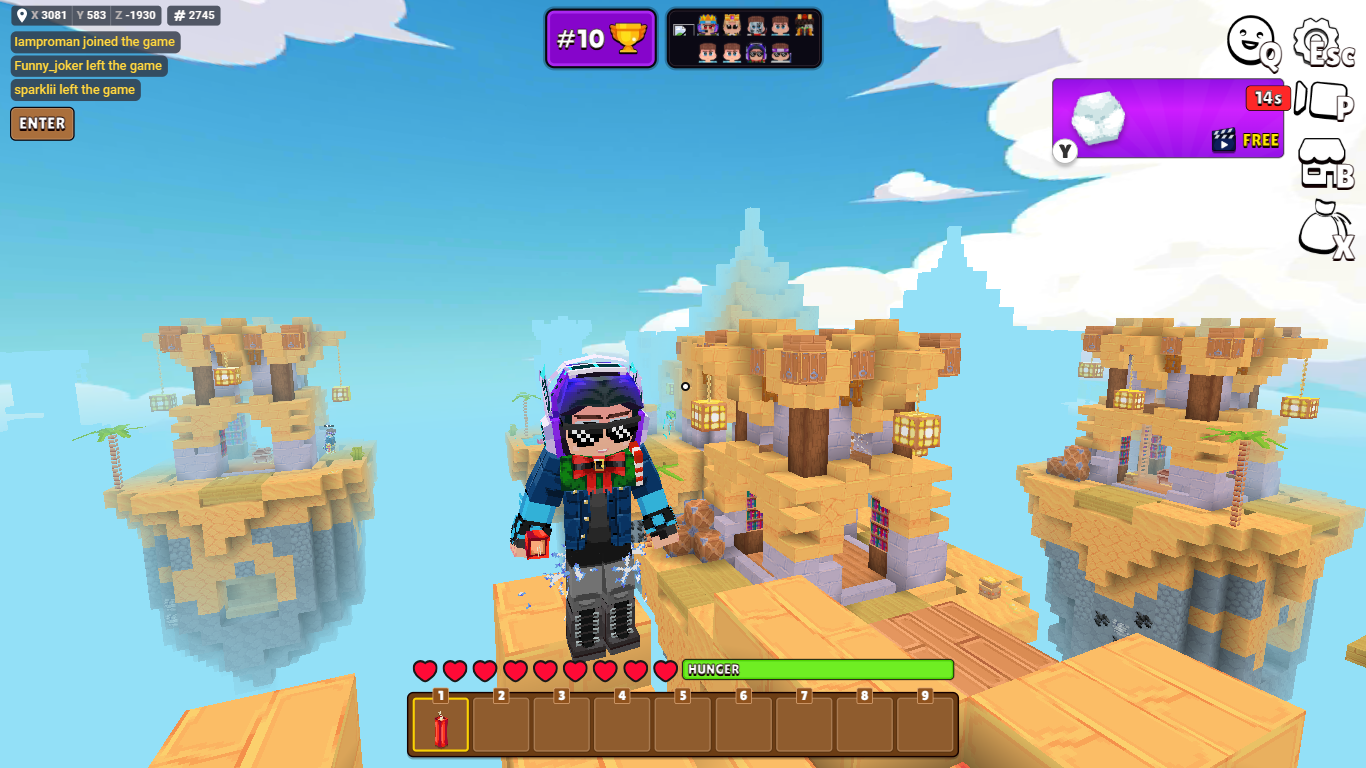Show the #10 trophy ranking panel
The image size is (1366, 768).
[601, 39]
